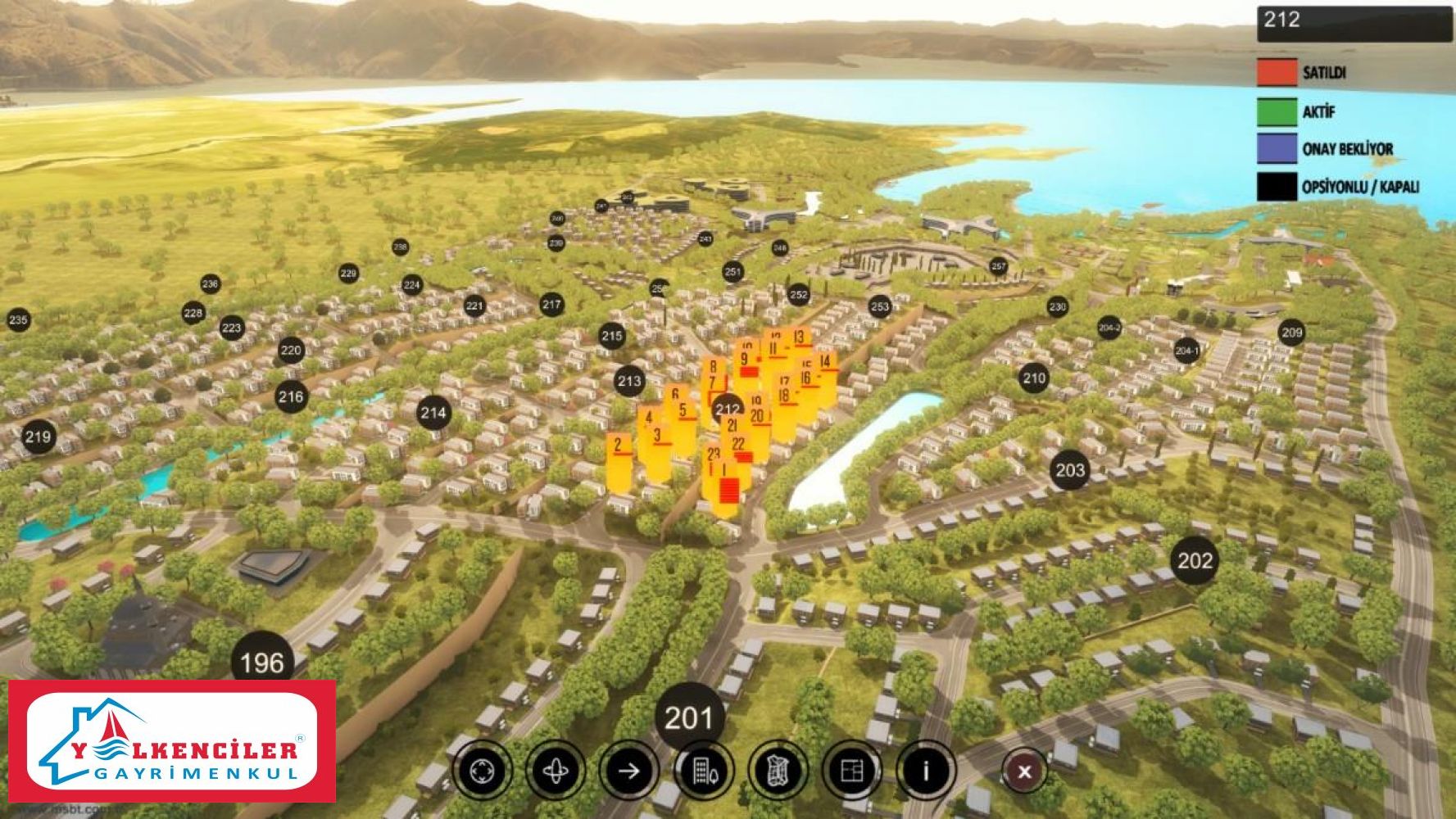This screenshot has height=819, width=1456.
Task: Click the 212 search field
Action: 1354,23
